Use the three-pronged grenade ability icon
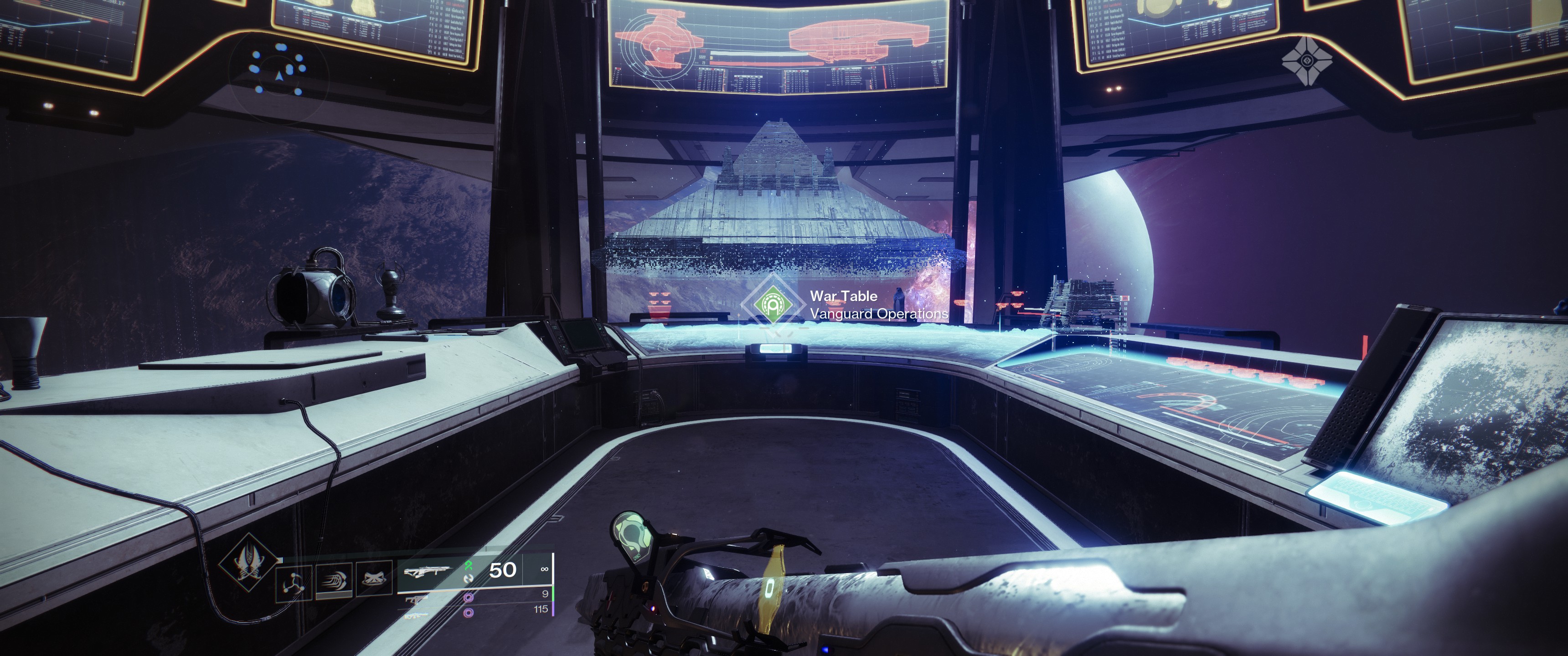Image resolution: width=1568 pixels, height=656 pixels. 294,583
